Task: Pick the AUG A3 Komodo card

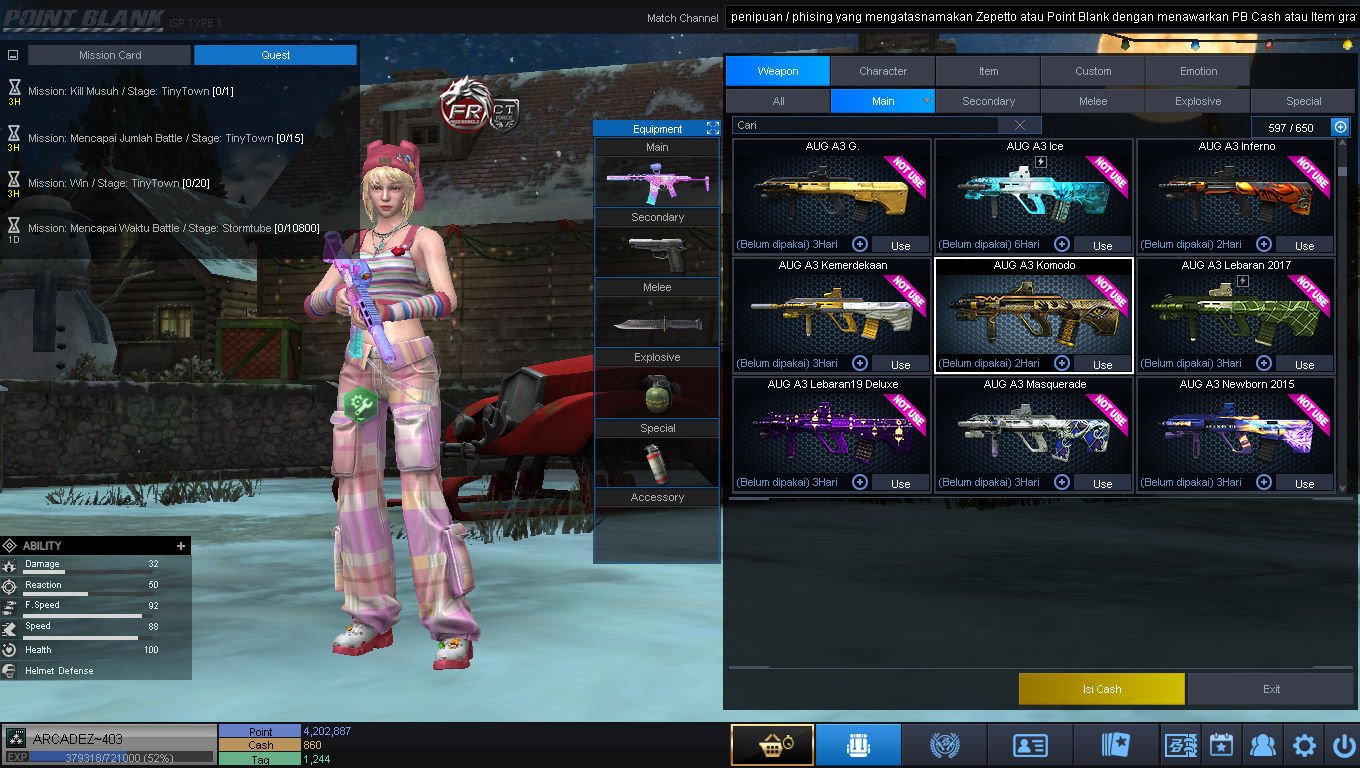Action: coord(1034,308)
